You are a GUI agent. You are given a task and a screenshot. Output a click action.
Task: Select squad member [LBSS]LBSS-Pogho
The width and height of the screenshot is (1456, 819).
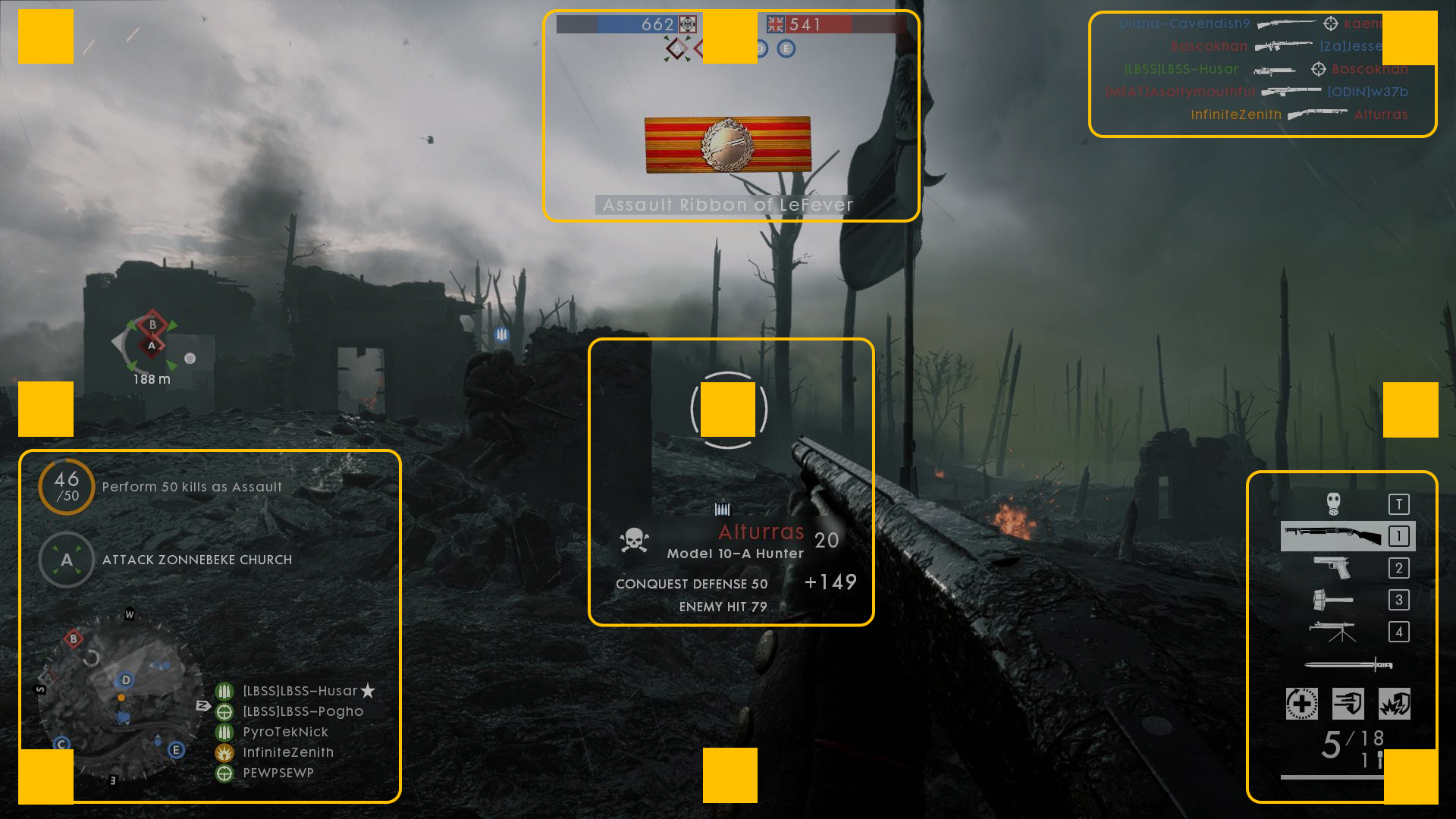(303, 711)
